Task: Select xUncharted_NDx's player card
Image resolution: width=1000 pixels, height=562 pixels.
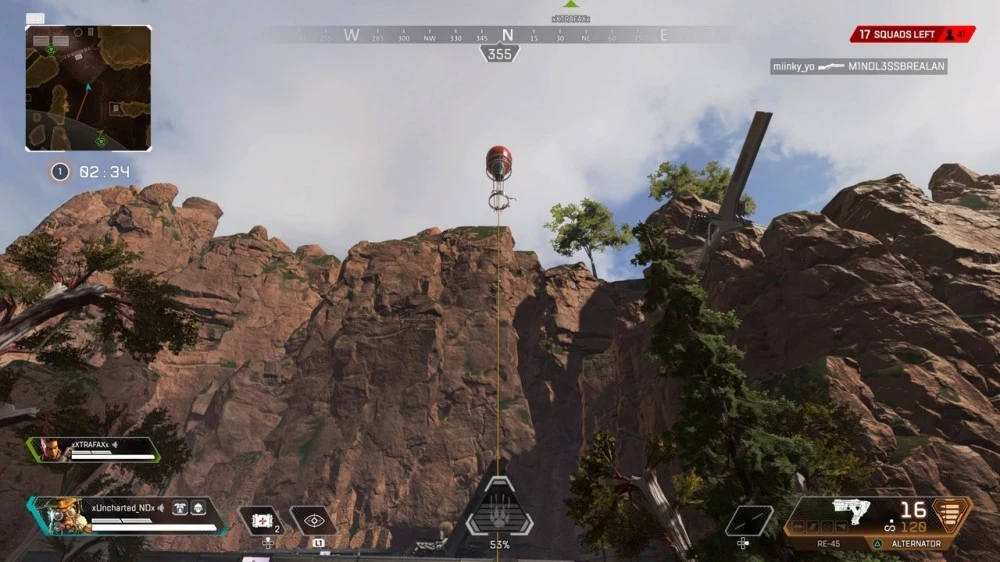Action: pyautogui.click(x=125, y=514)
